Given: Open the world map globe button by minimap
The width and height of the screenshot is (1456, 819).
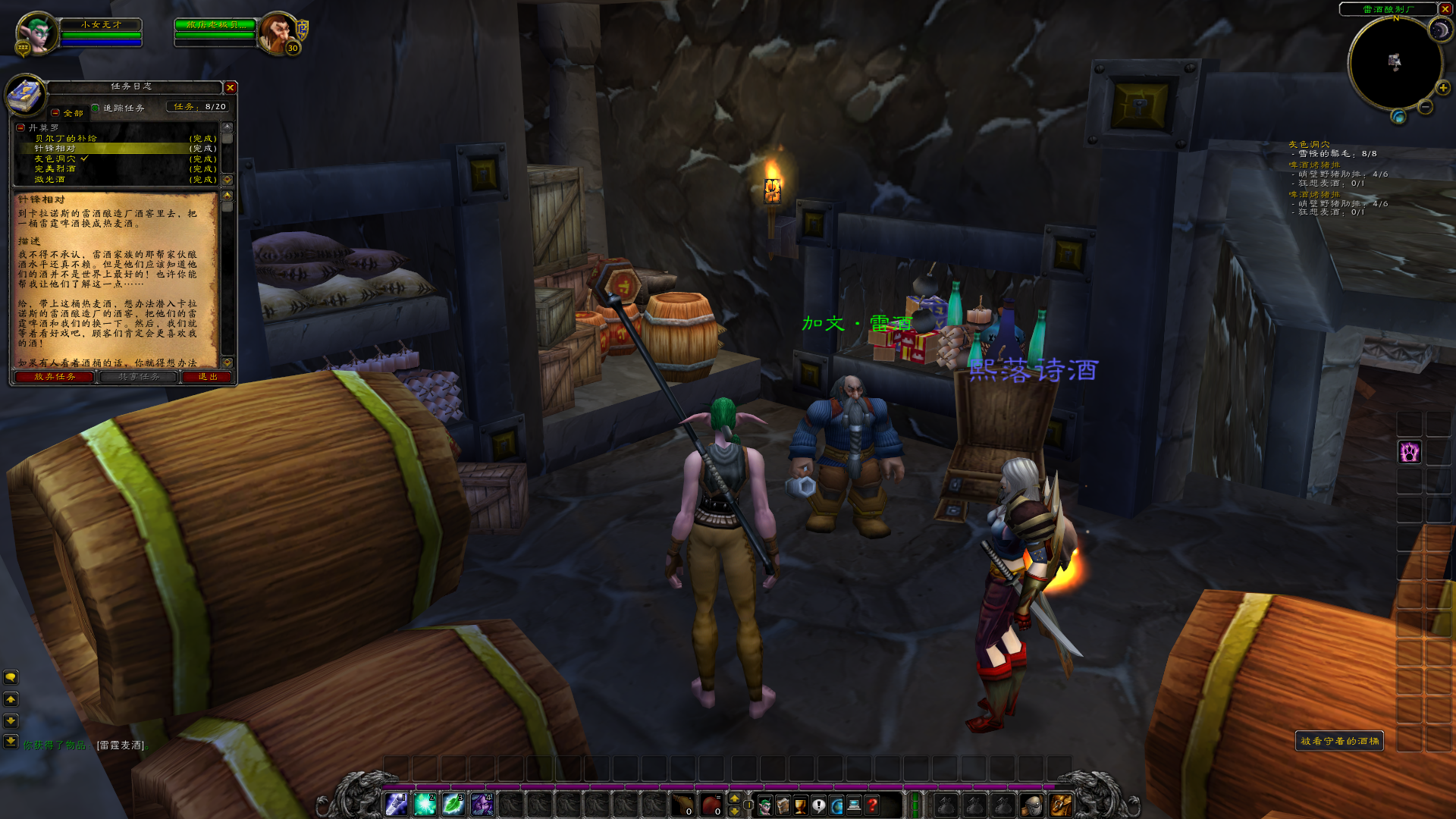Looking at the screenshot, I should coord(1398,117).
